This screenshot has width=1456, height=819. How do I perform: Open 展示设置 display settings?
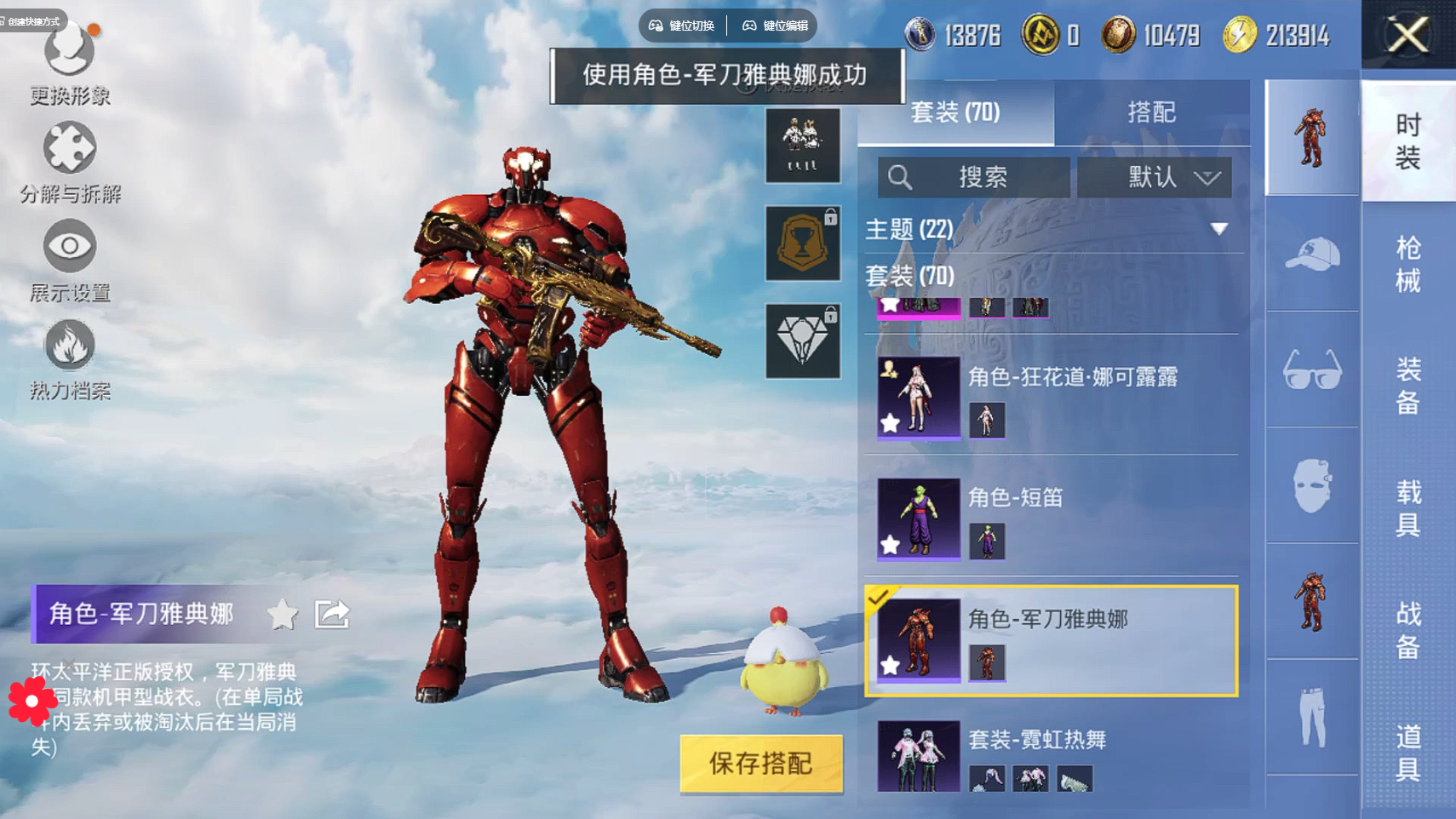[70, 261]
